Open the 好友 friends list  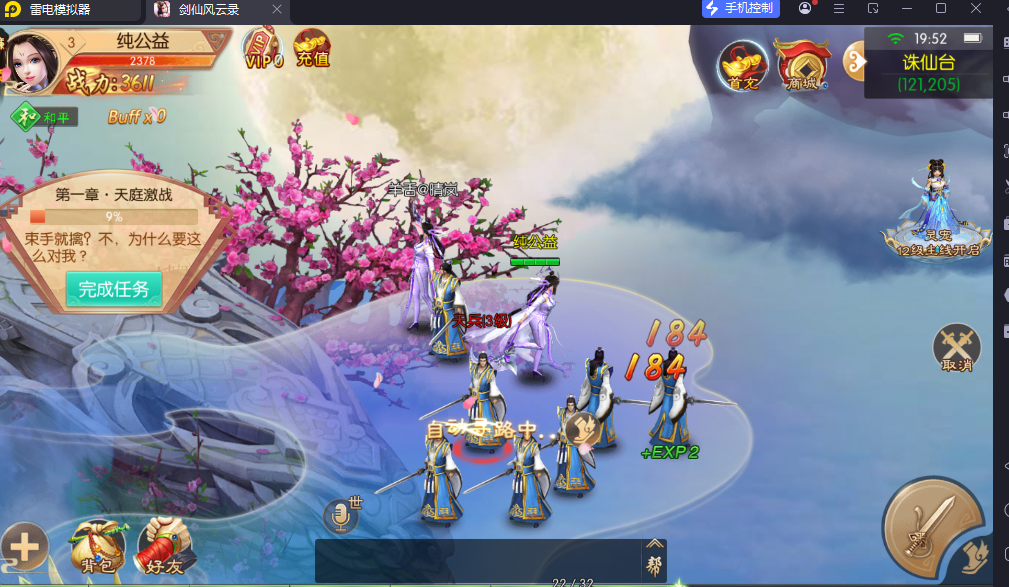164,547
